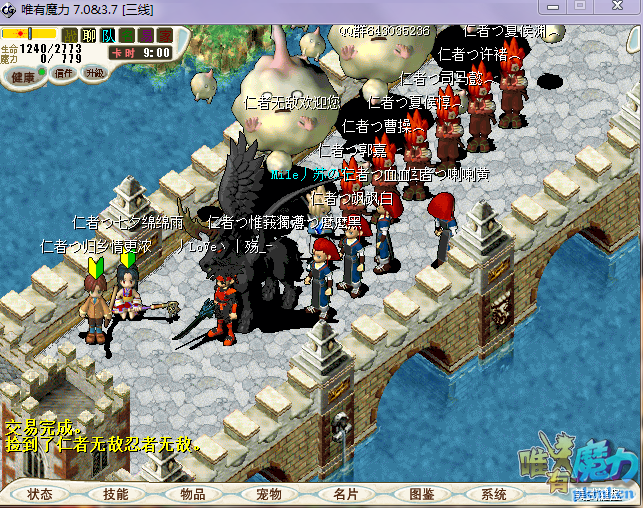Toggle the 家 family mode icon
The width and height of the screenshot is (643, 508).
pos(165,35)
